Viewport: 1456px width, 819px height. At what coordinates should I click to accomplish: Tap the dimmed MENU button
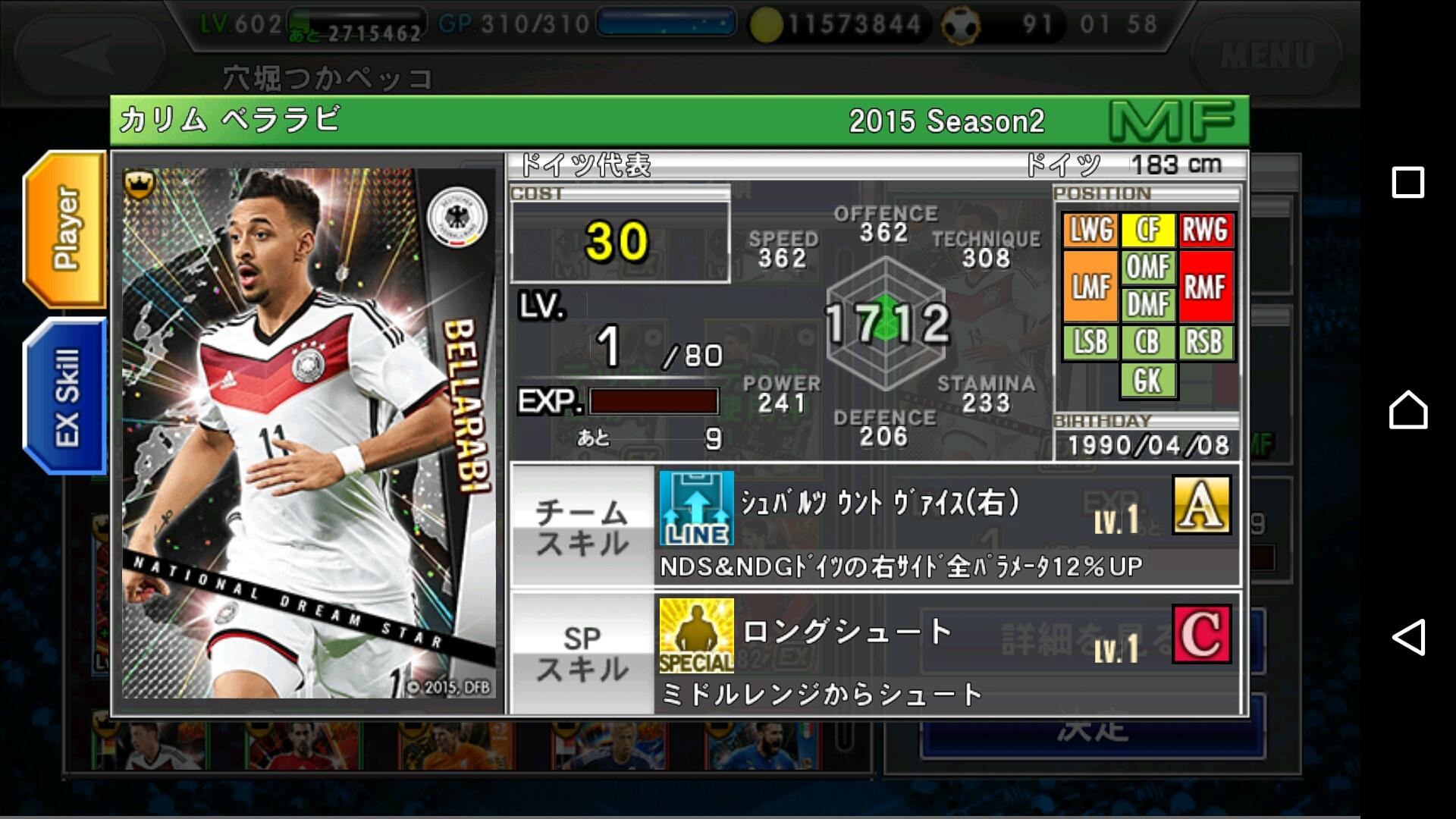point(1266,55)
